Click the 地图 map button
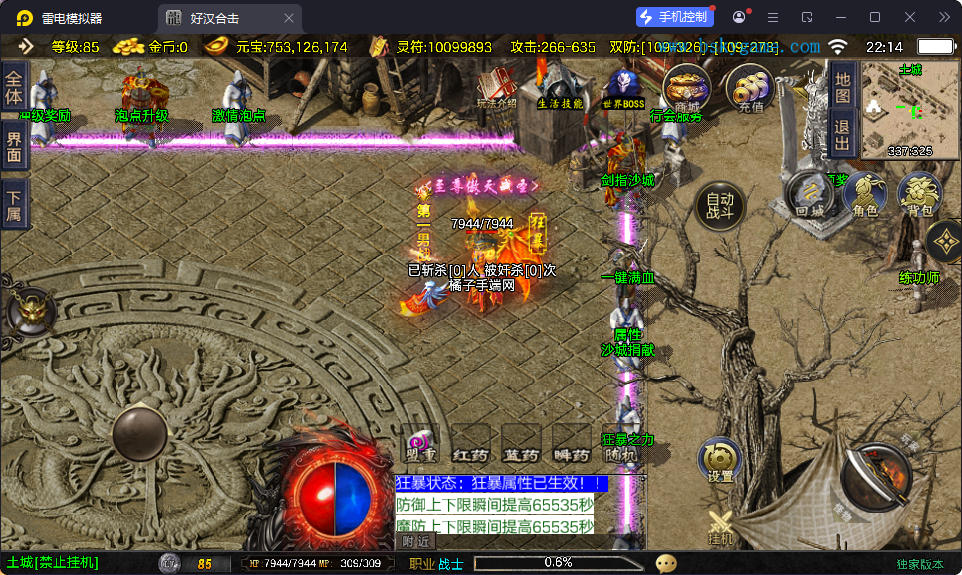Viewport: 962px width, 575px height. 842,86
